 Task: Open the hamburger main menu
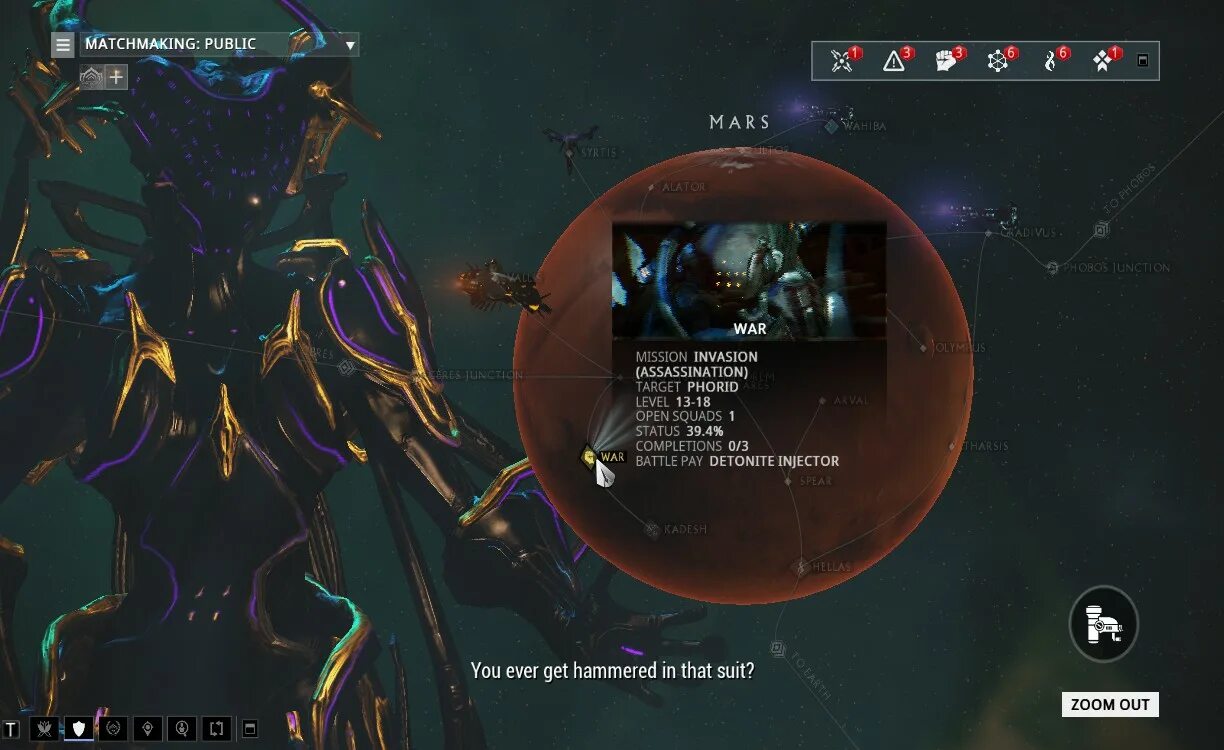63,44
